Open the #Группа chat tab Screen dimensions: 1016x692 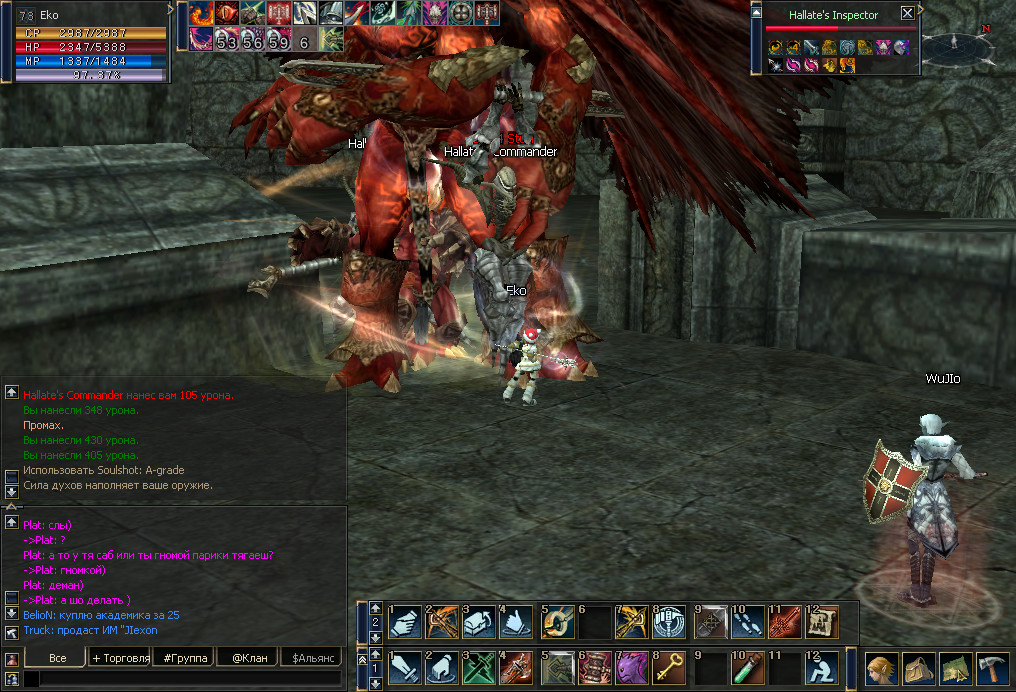[x=184, y=657]
